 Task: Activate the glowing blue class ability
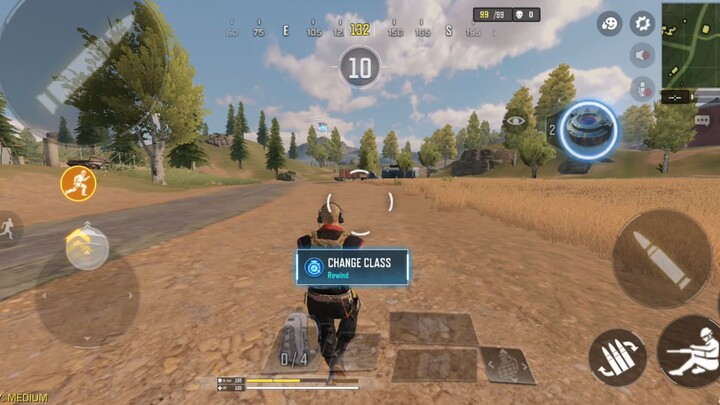pyautogui.click(x=588, y=129)
